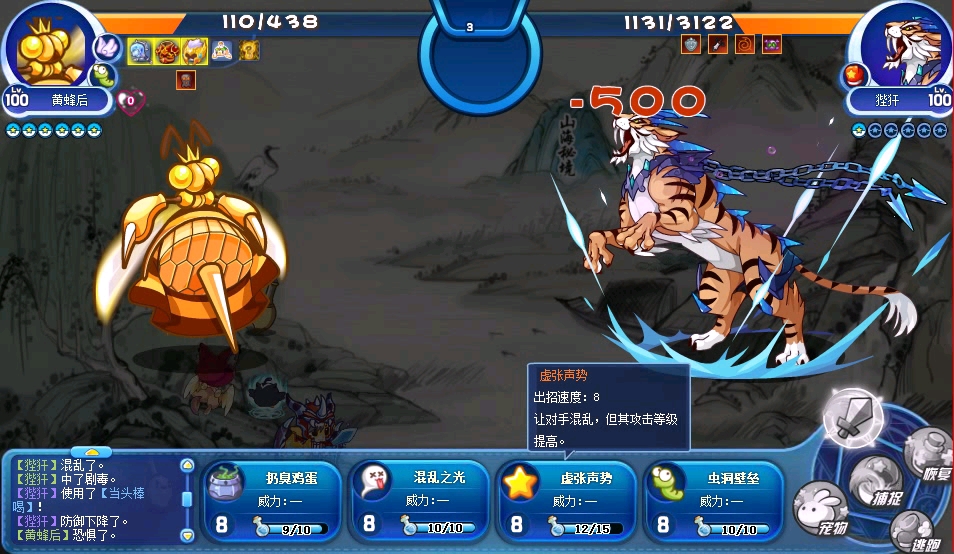Click the battle log scroll-down arrow
The width and height of the screenshot is (954, 554).
pos(186,533)
